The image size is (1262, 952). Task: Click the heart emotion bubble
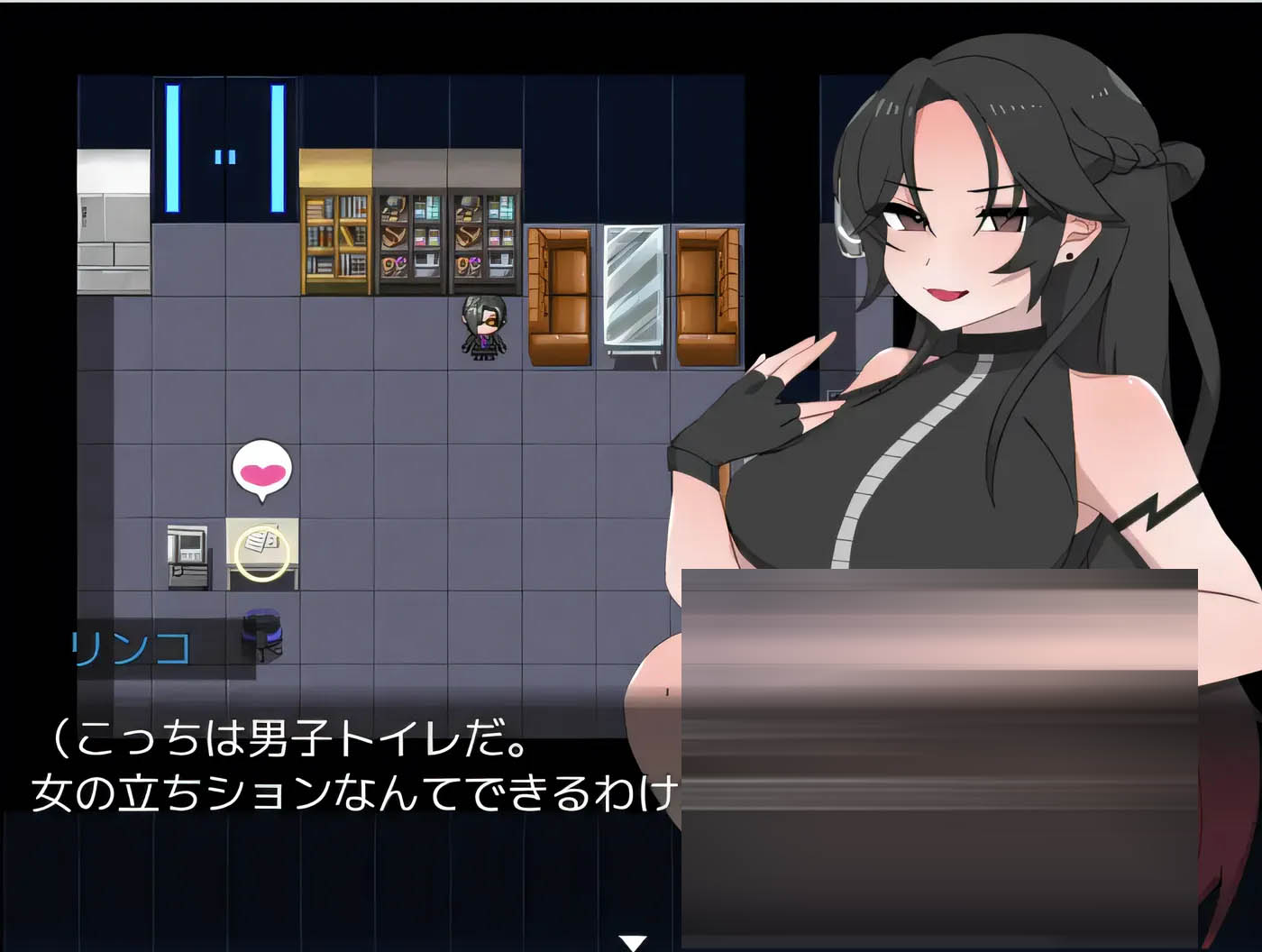(261, 467)
